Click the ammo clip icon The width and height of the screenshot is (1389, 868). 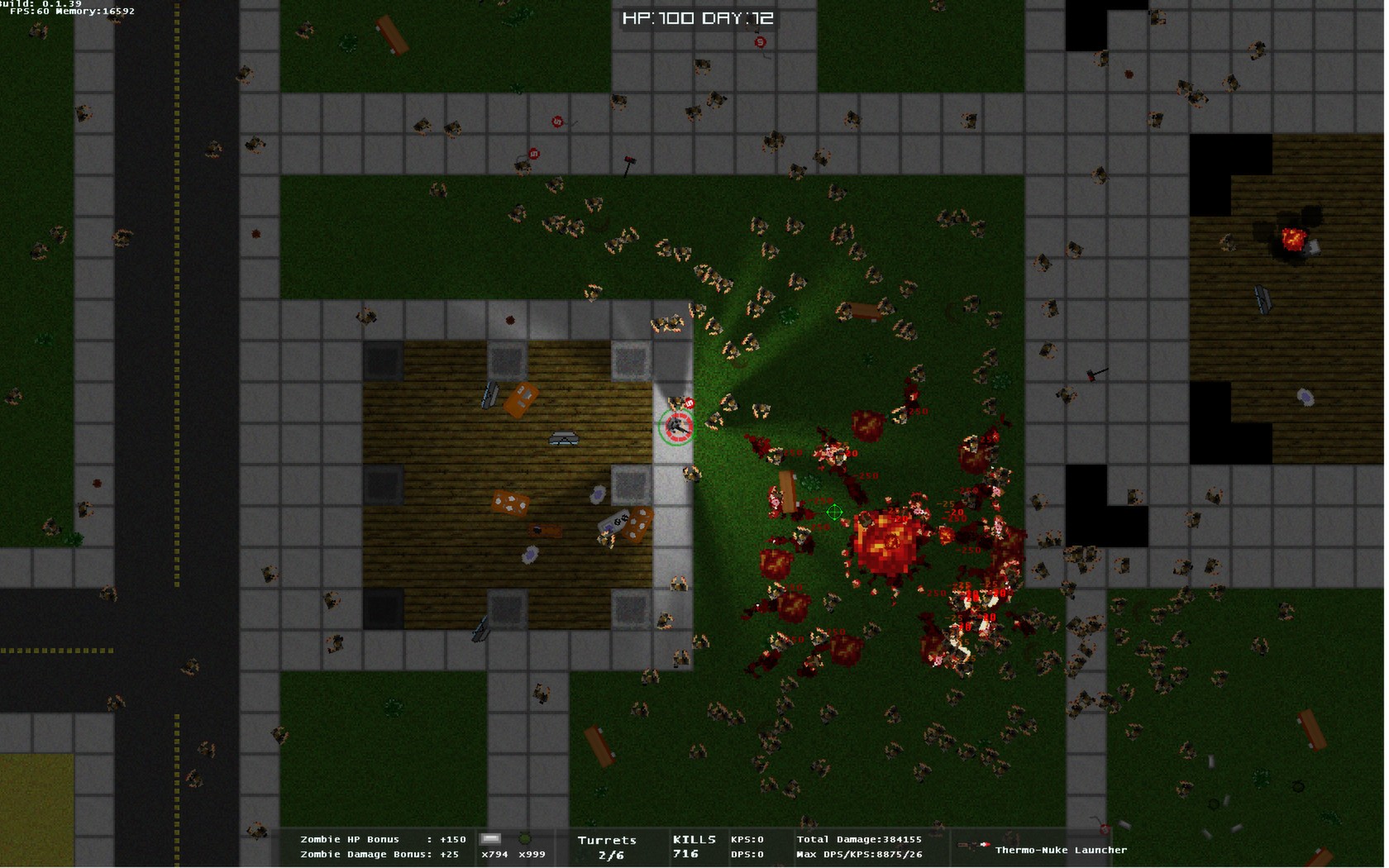click(x=491, y=839)
